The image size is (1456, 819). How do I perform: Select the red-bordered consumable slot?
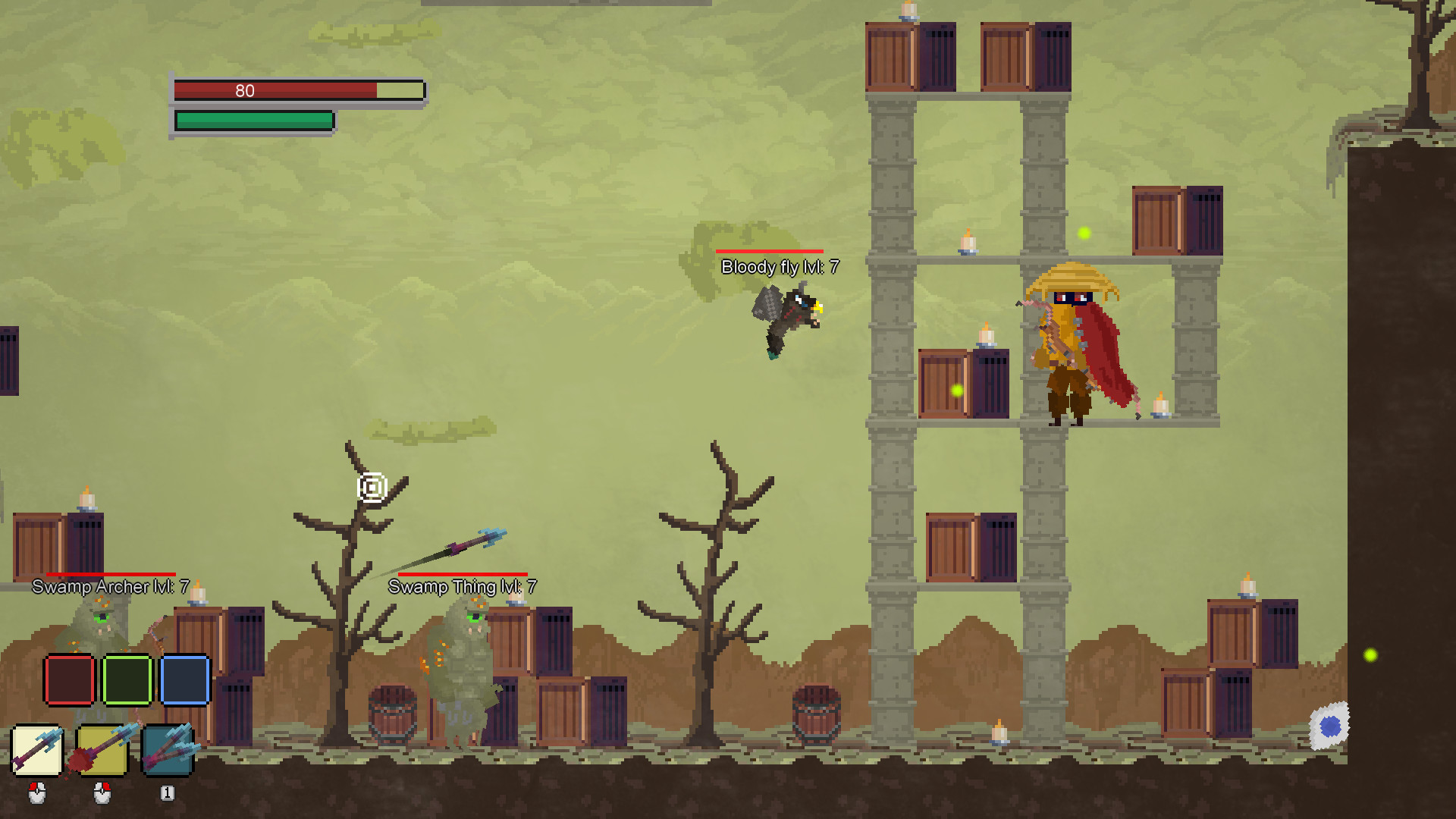69,682
